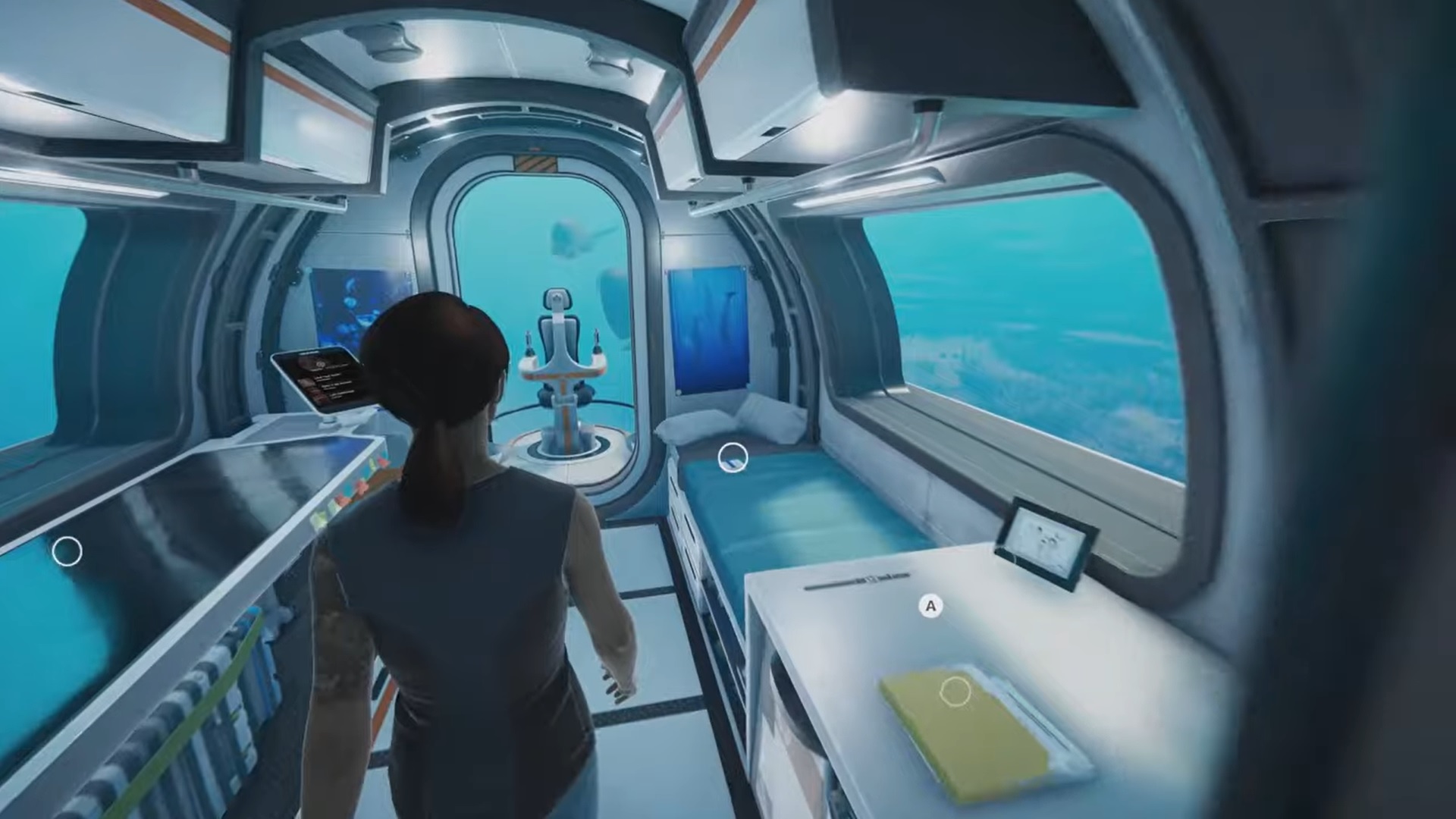Select the interaction circle on the bed
This screenshot has width=1456, height=819.
tap(733, 459)
